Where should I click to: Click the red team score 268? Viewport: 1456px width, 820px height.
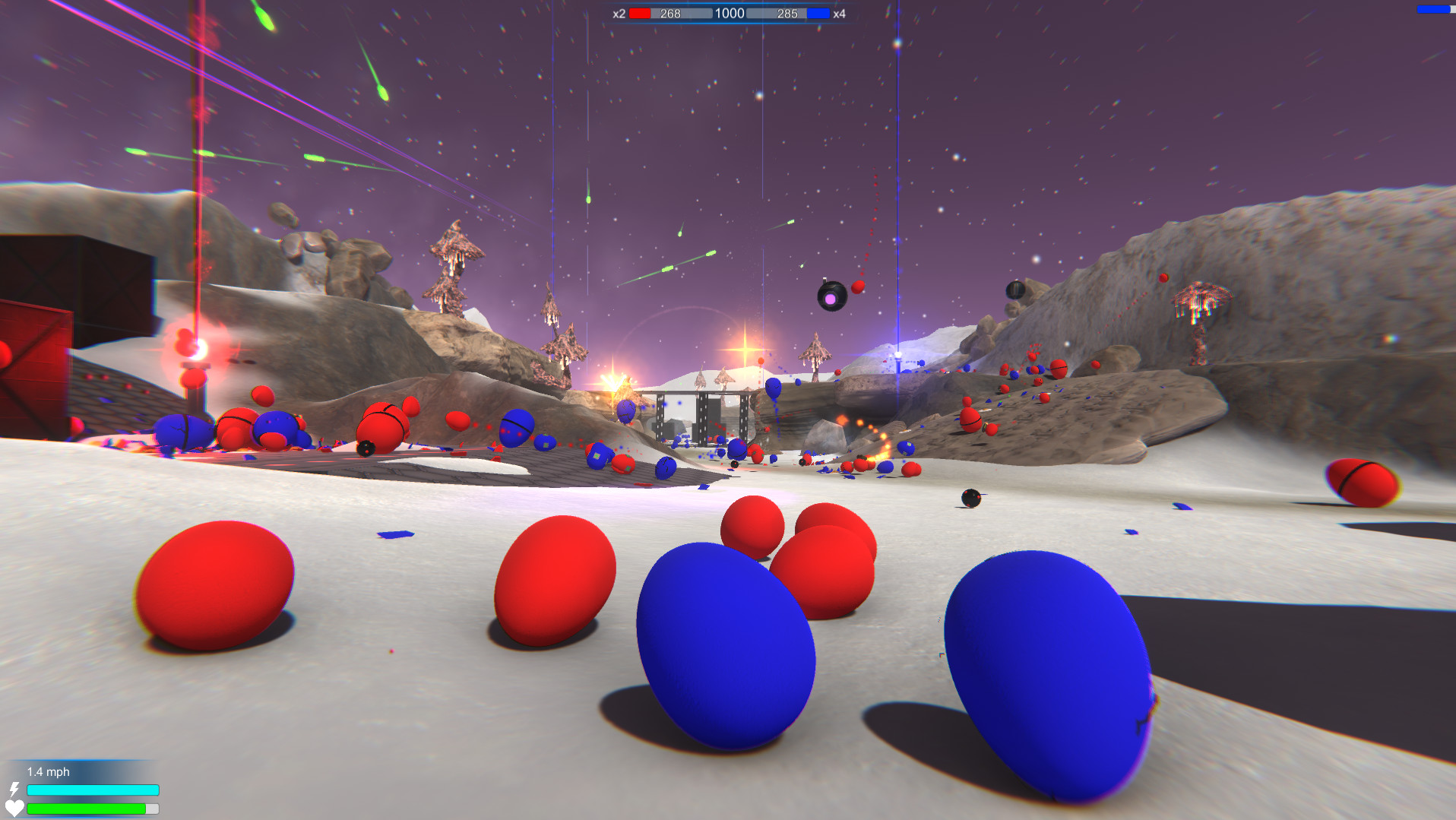click(670, 12)
